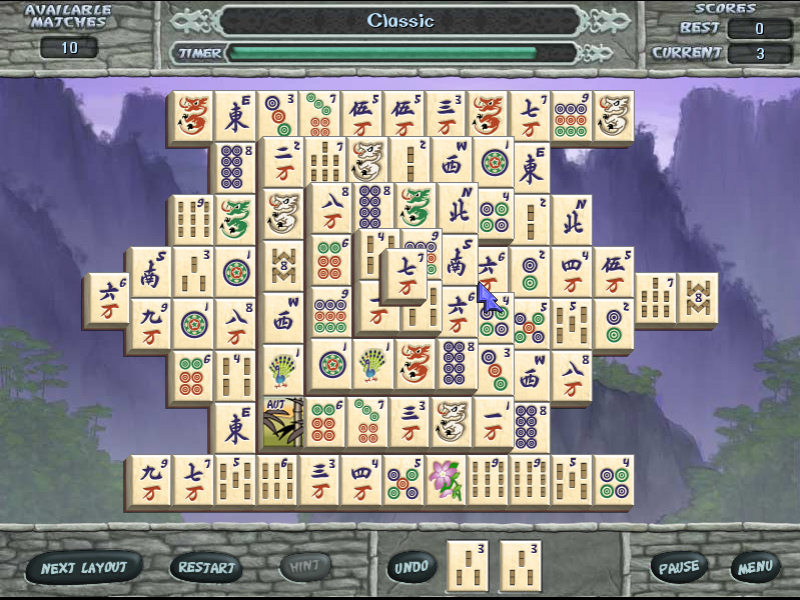Select the pink flower tile
Viewport: 800px width, 600px height.
[445, 481]
